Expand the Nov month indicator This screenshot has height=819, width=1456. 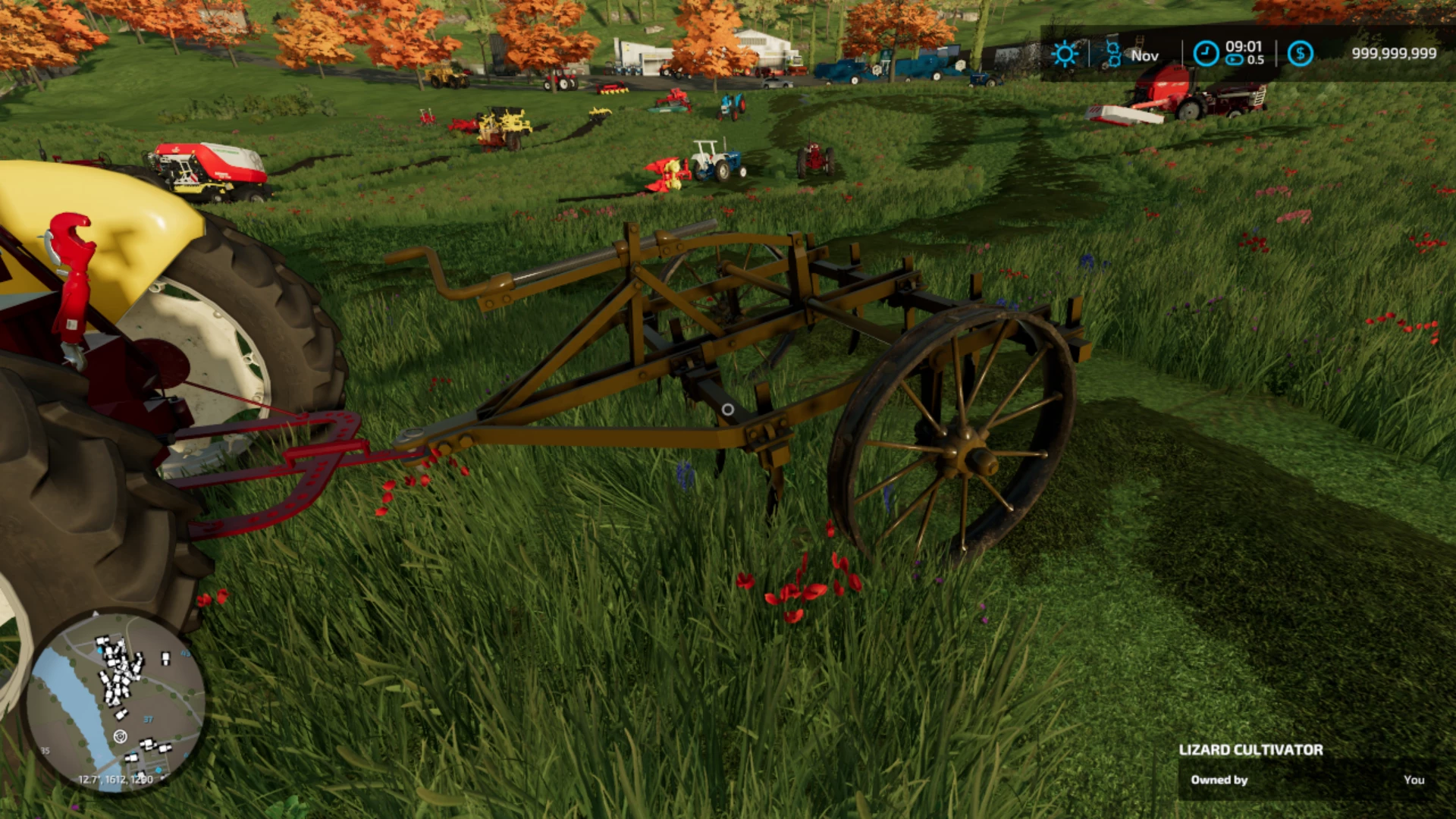click(x=1144, y=55)
